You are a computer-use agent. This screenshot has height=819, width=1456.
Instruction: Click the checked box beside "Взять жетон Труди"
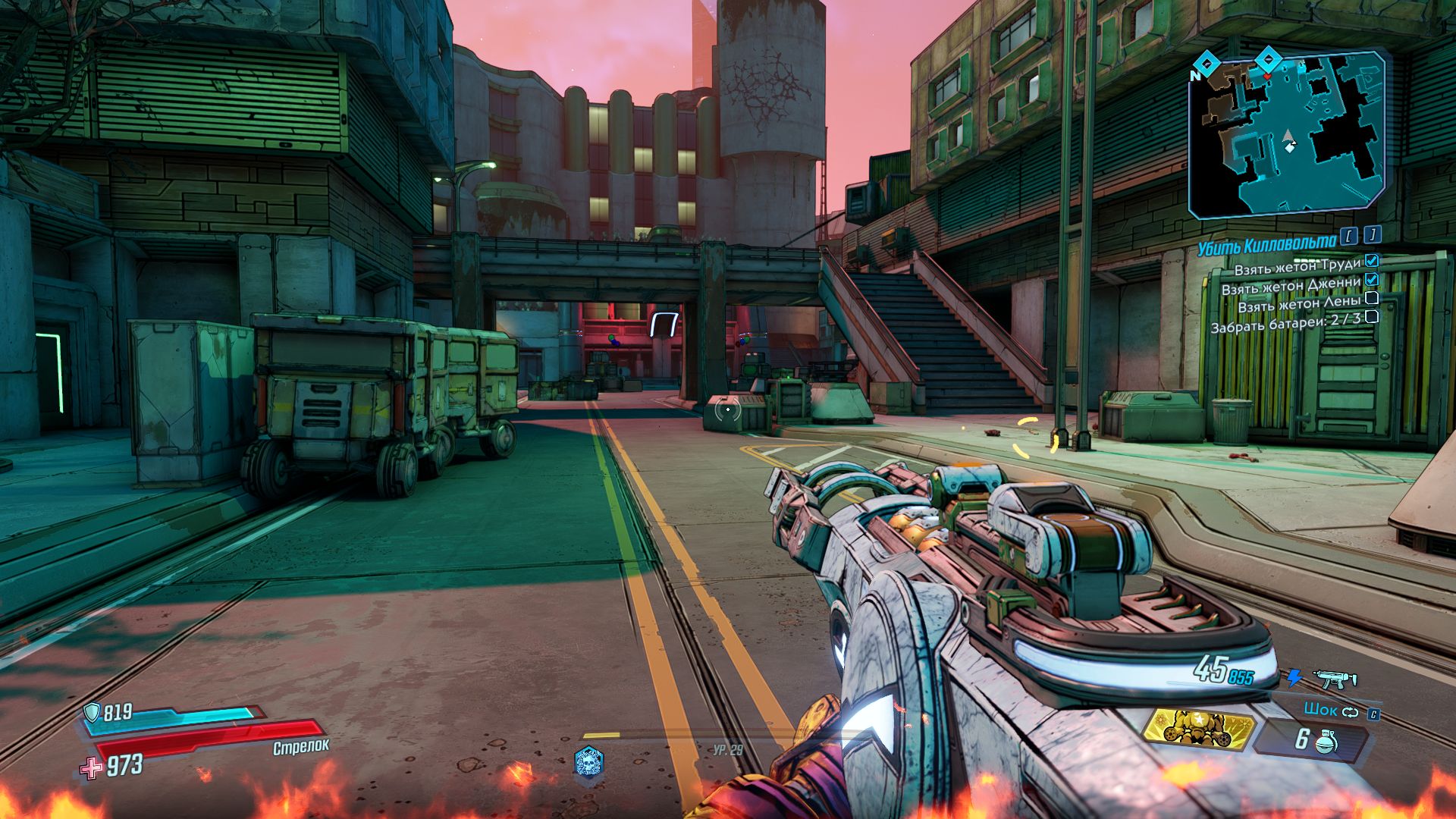pyautogui.click(x=1372, y=262)
